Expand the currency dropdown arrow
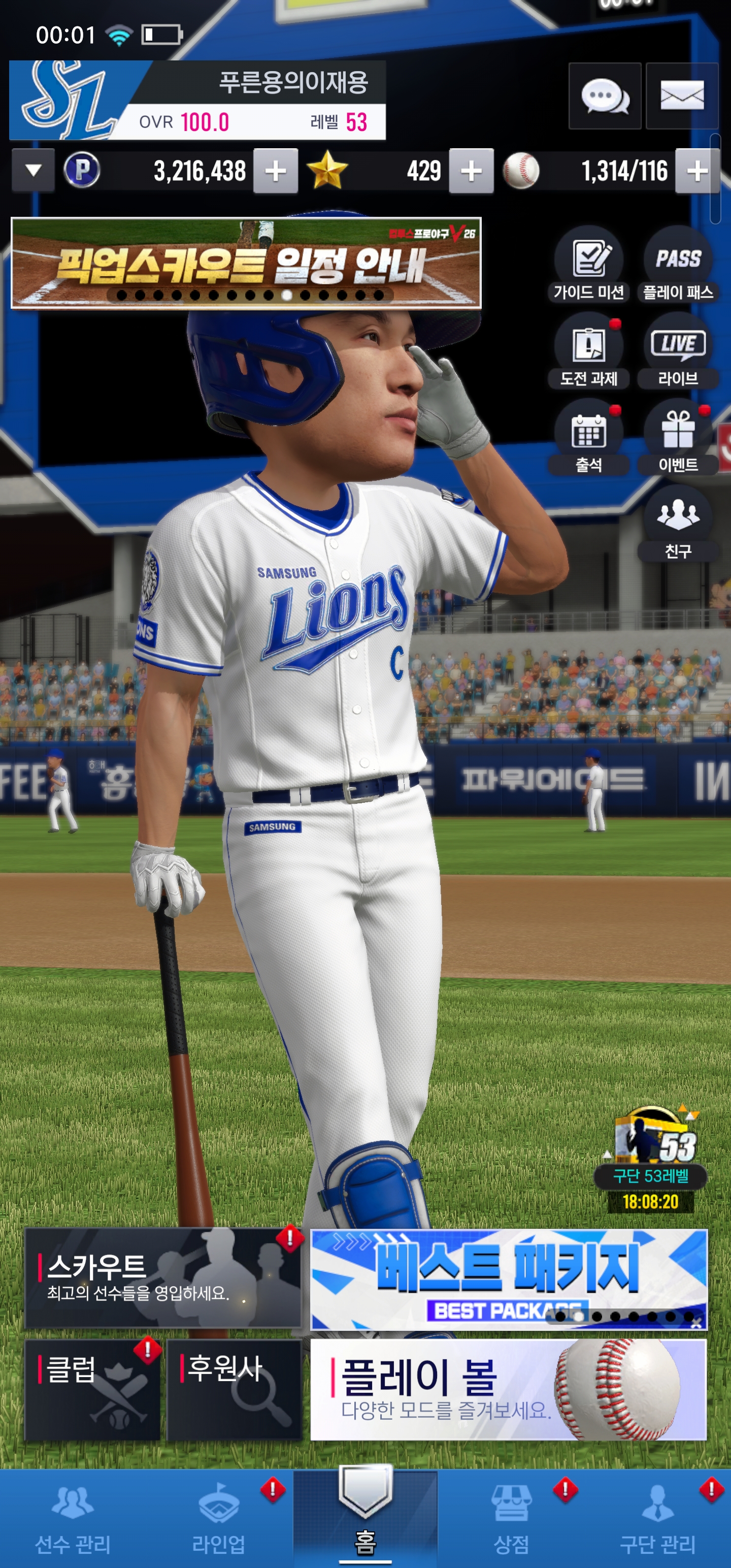Image resolution: width=731 pixels, height=1568 pixels. tap(34, 171)
